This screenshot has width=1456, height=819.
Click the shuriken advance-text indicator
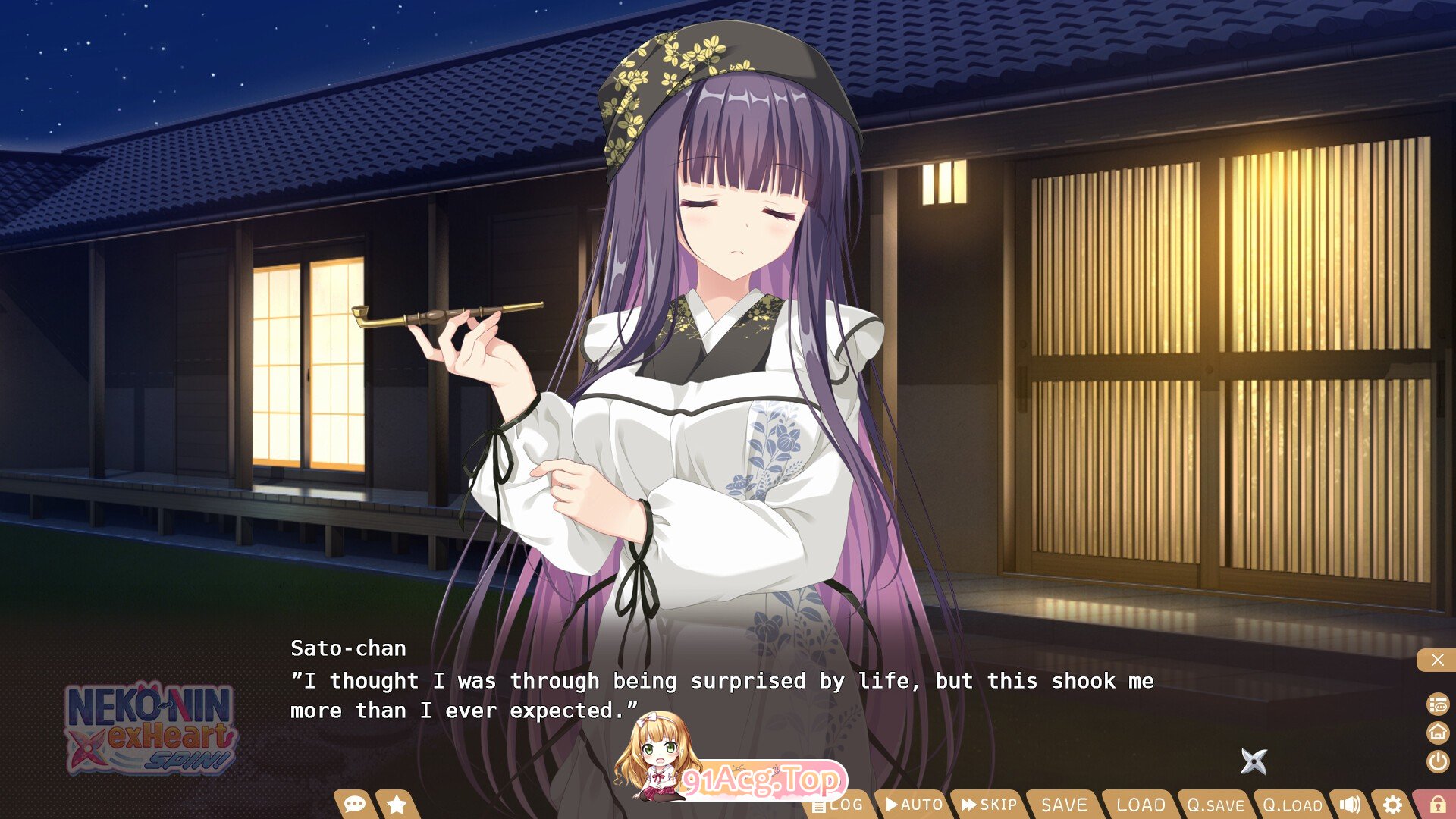coord(1254,761)
